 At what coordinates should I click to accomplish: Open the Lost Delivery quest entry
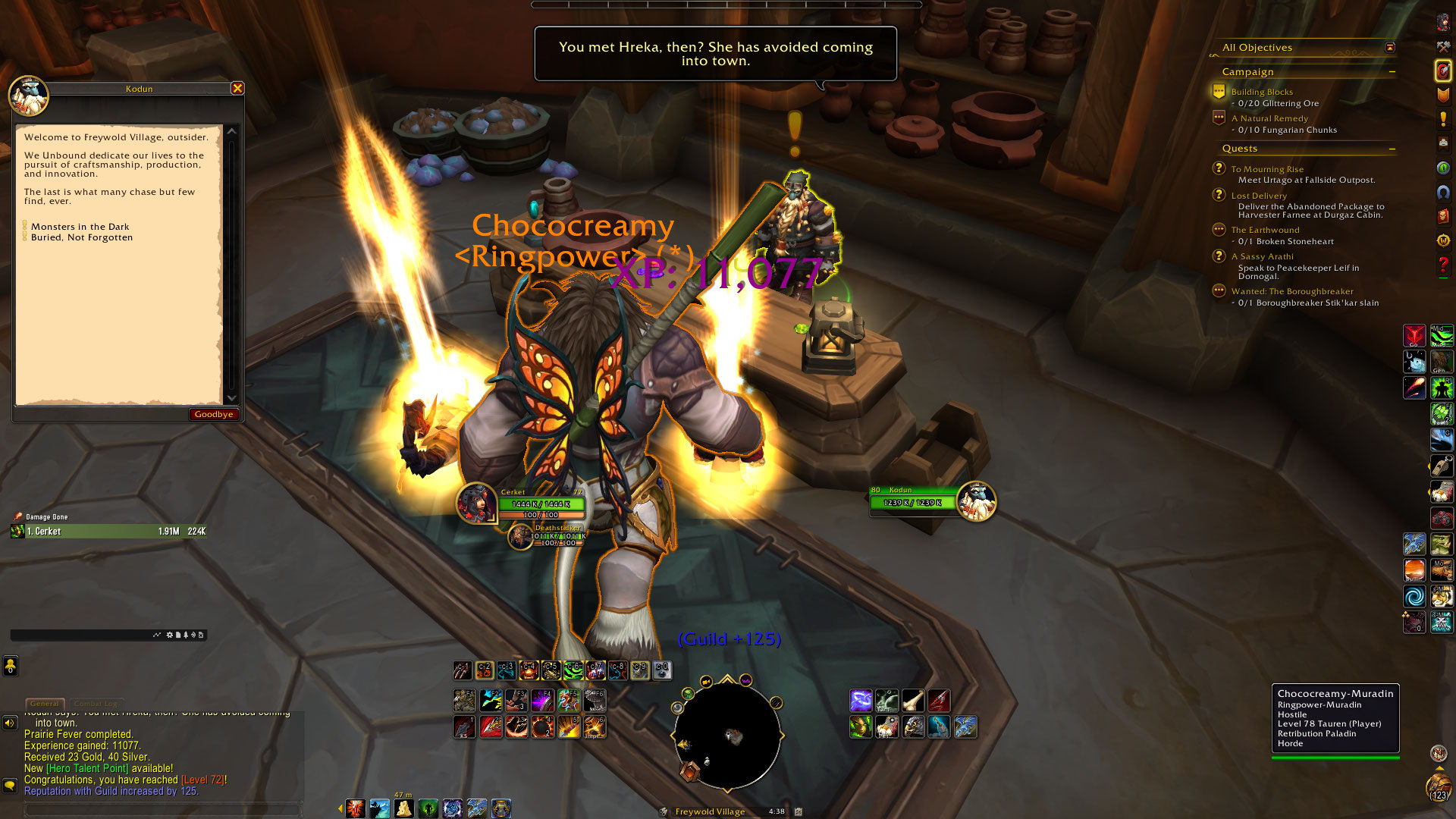tap(1259, 196)
